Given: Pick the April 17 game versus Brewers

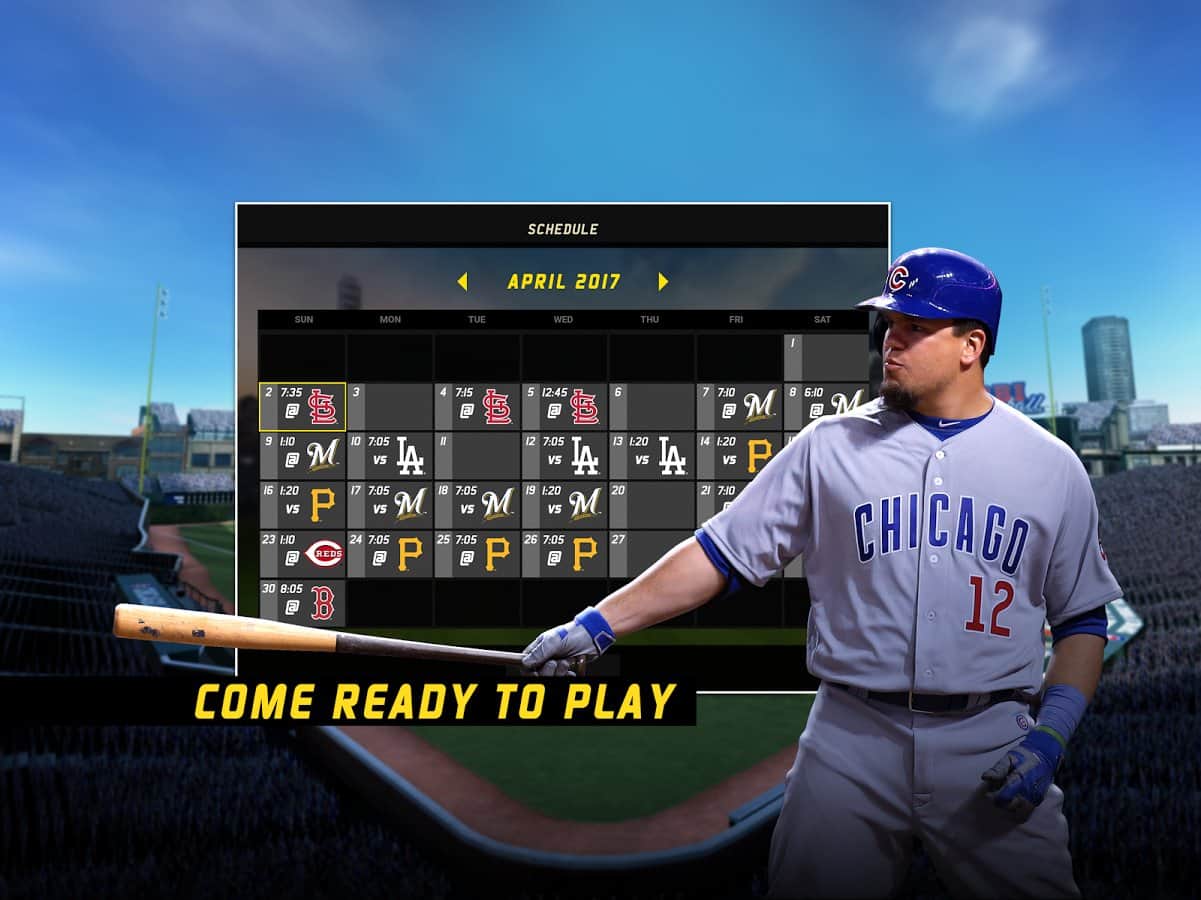Looking at the screenshot, I should coord(390,504).
